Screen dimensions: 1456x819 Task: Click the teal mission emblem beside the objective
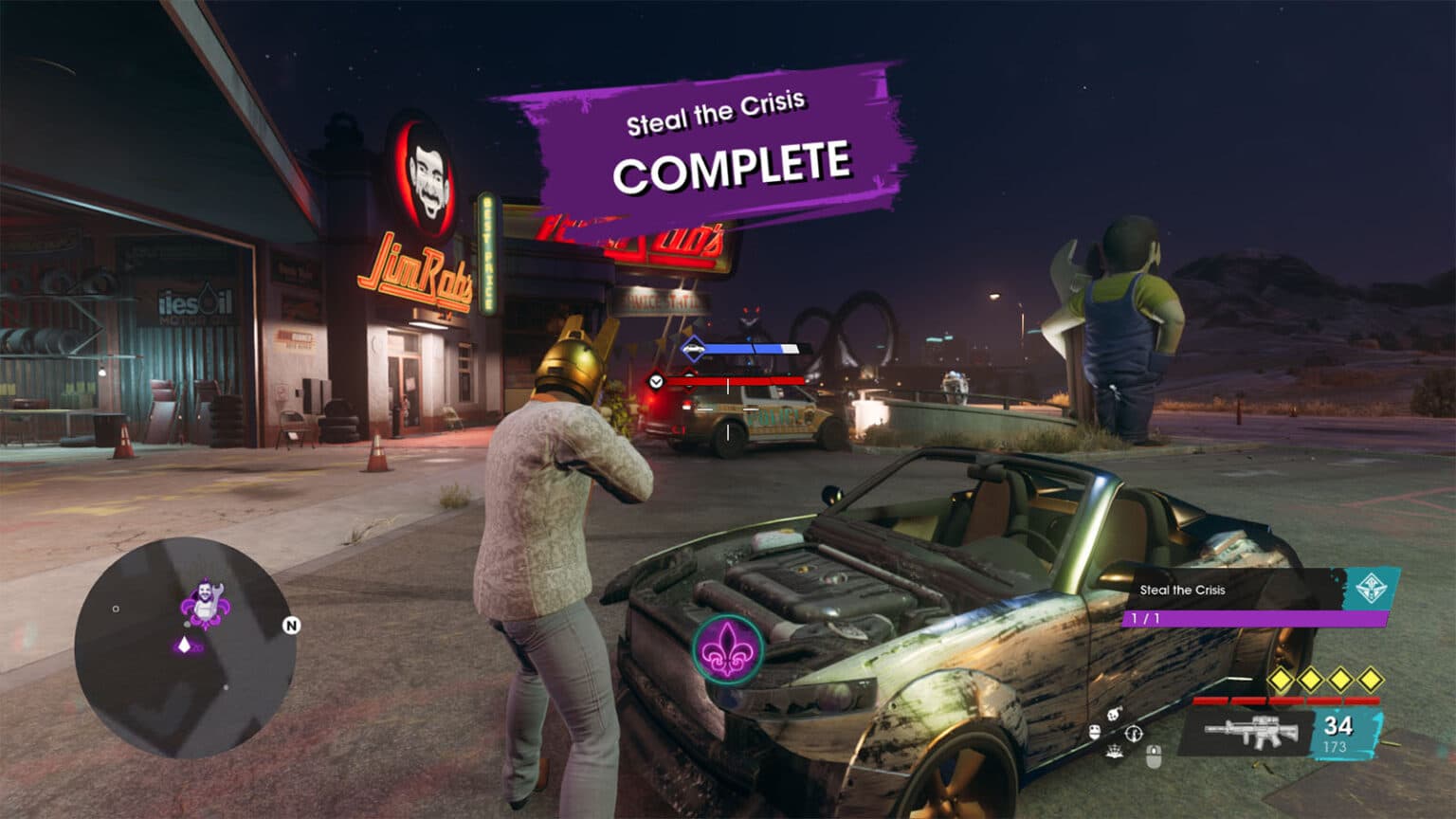(x=1369, y=589)
